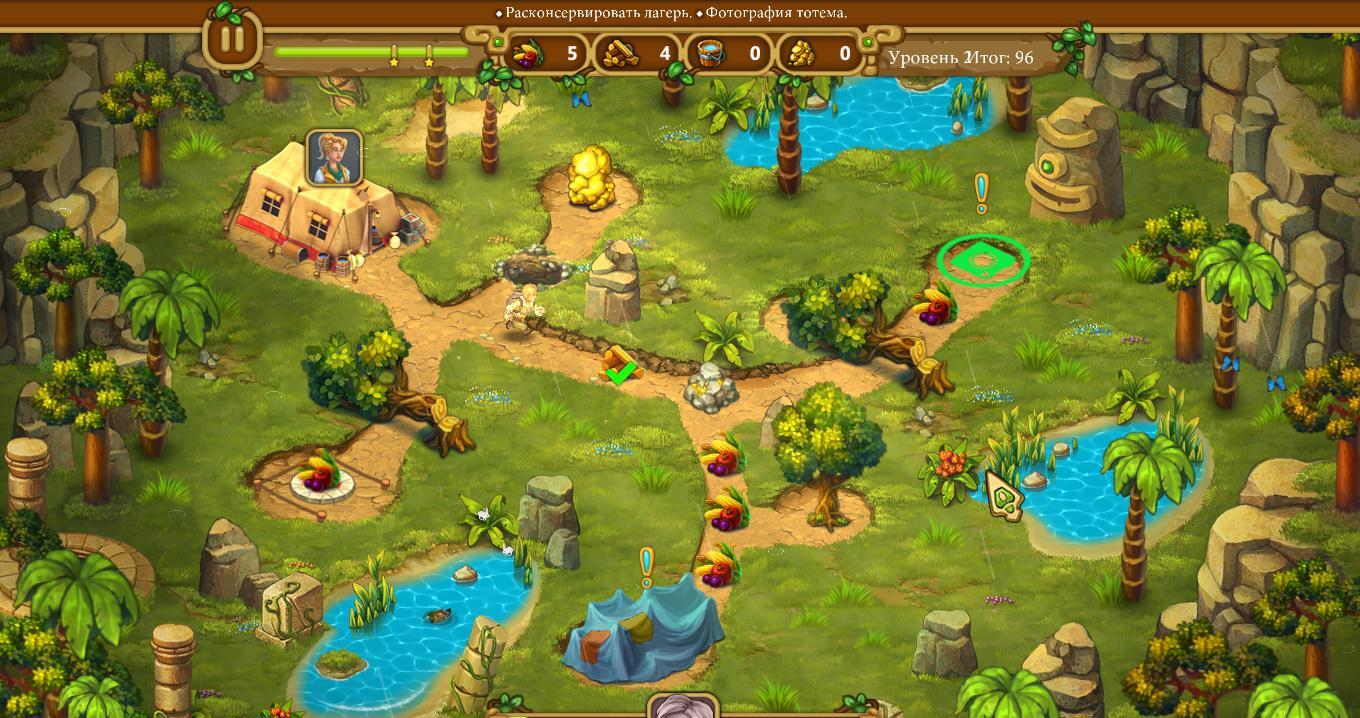Click the exclamation marker above the green target
Image resolution: width=1360 pixels, height=718 pixels.
pos(981,191)
